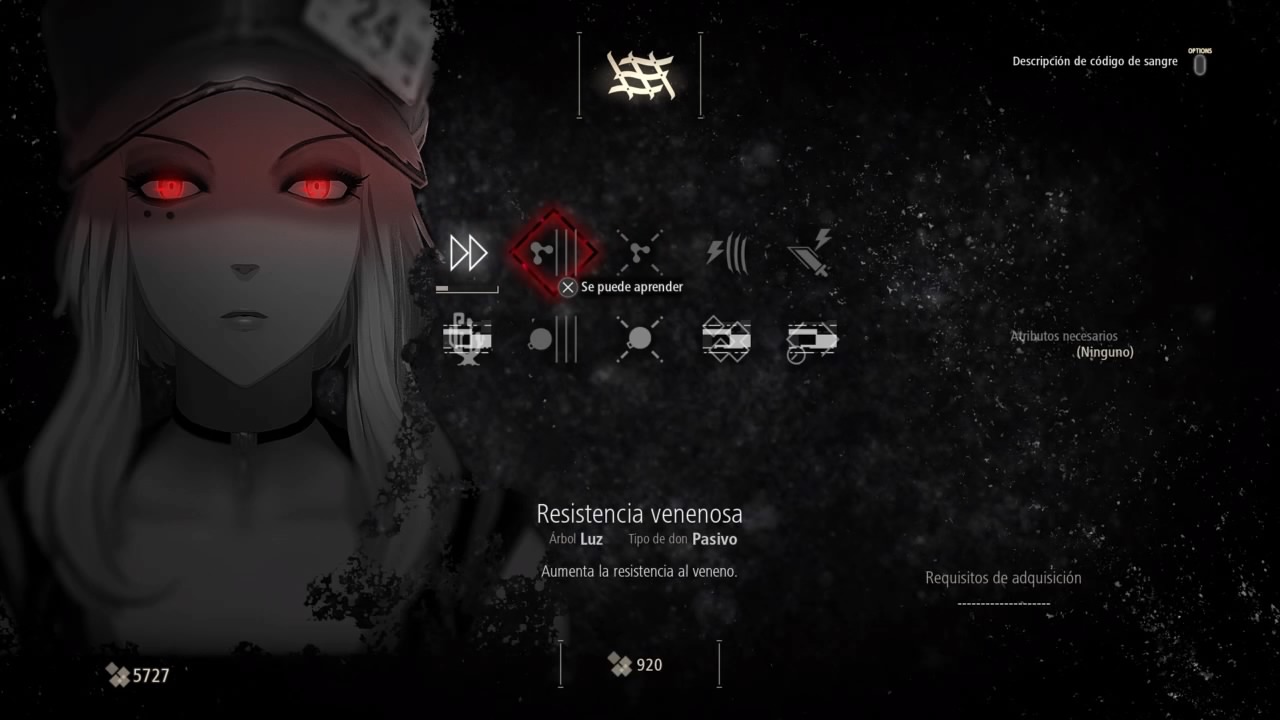Select the double-arrow gift icon
This screenshot has width=1280, height=720.
point(467,253)
